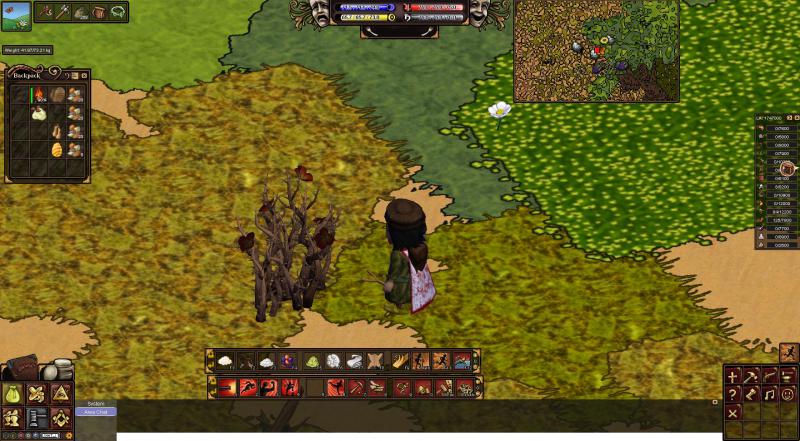The image size is (800, 441).
Task: Switch to the System chat tab
Action: (x=96, y=403)
